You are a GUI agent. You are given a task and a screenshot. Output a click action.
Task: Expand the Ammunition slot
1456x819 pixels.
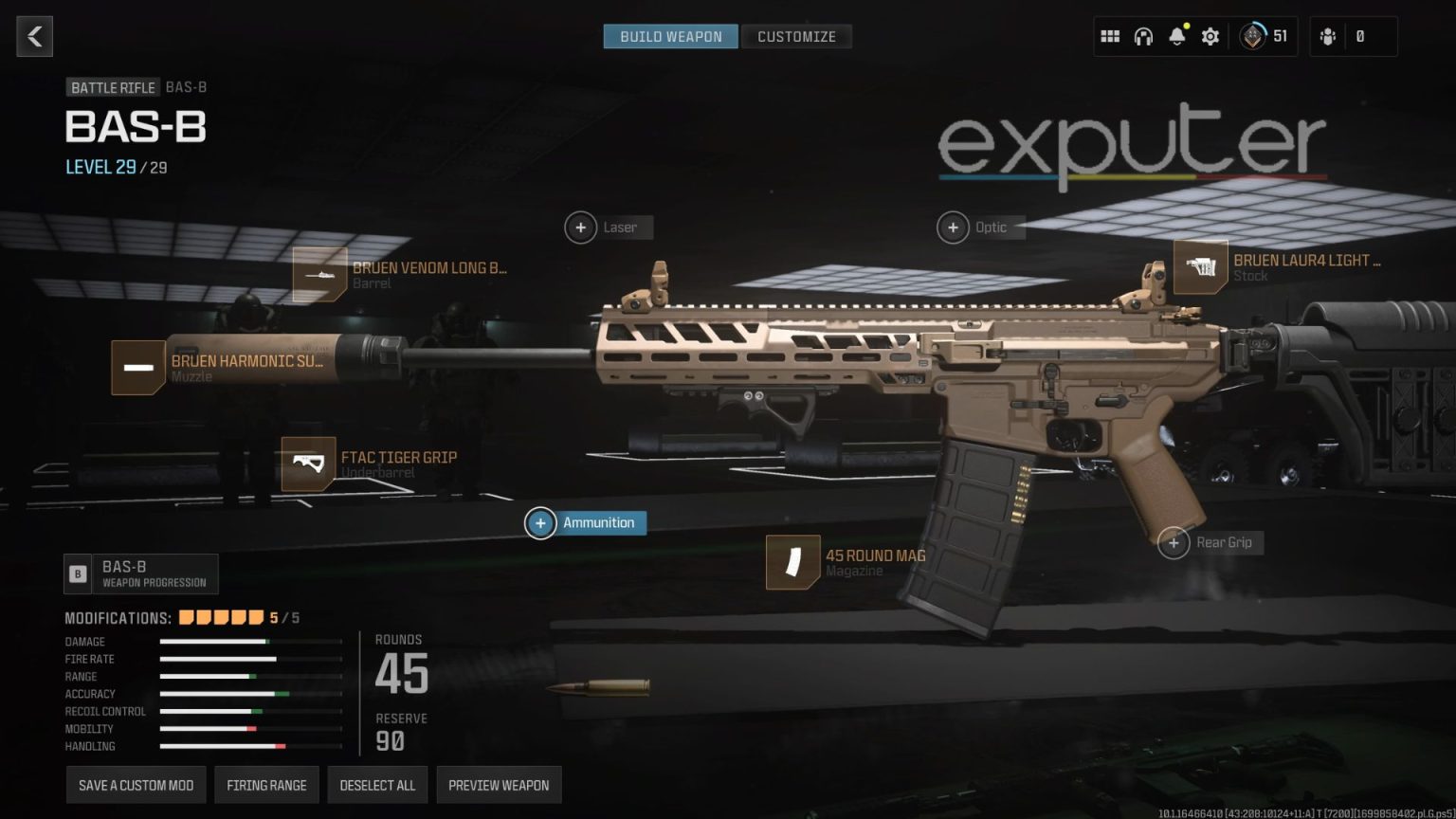540,522
